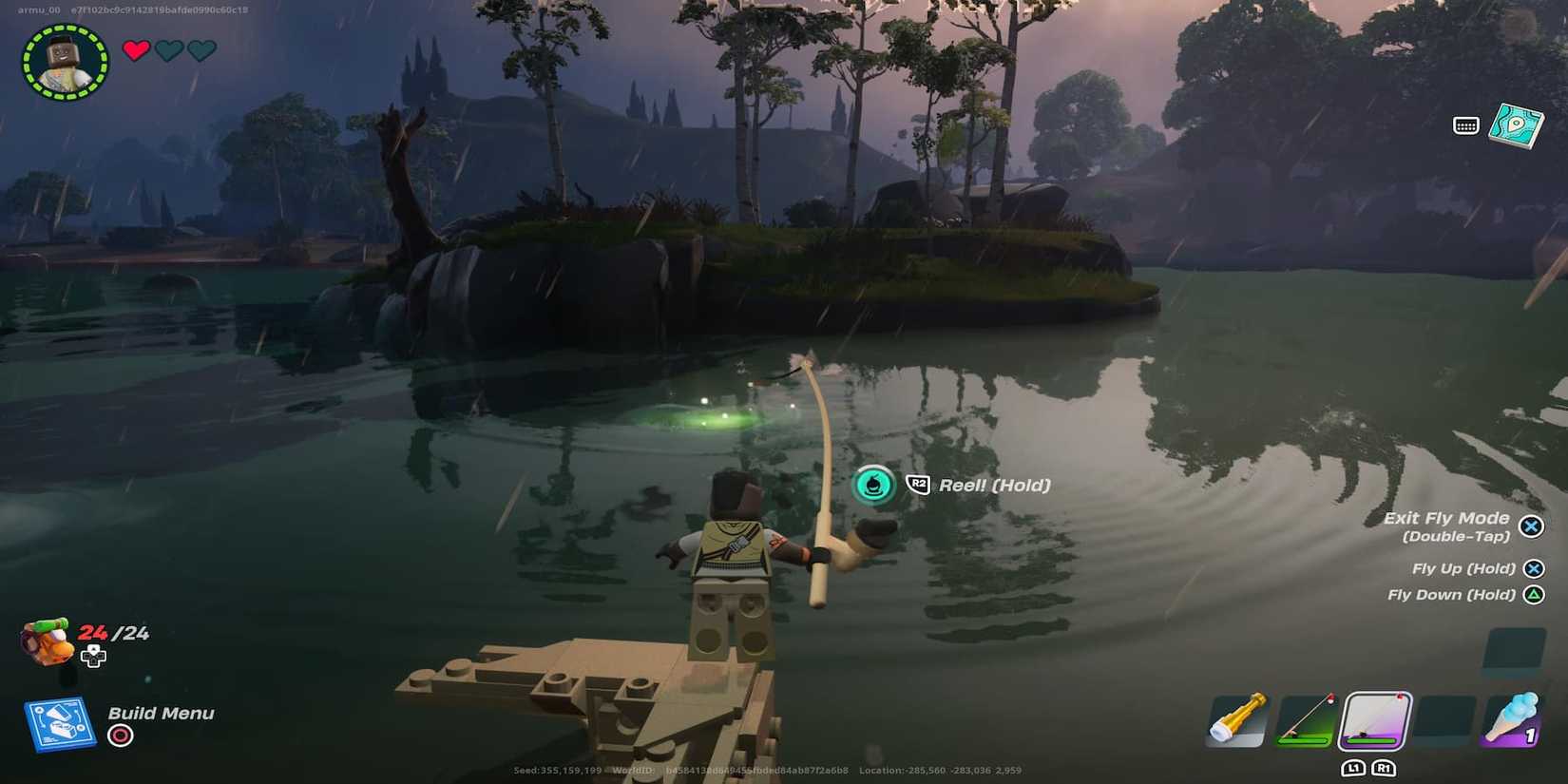This screenshot has height=784, width=1568.
Task: Open the Build Menu via its label
Action: [160, 713]
